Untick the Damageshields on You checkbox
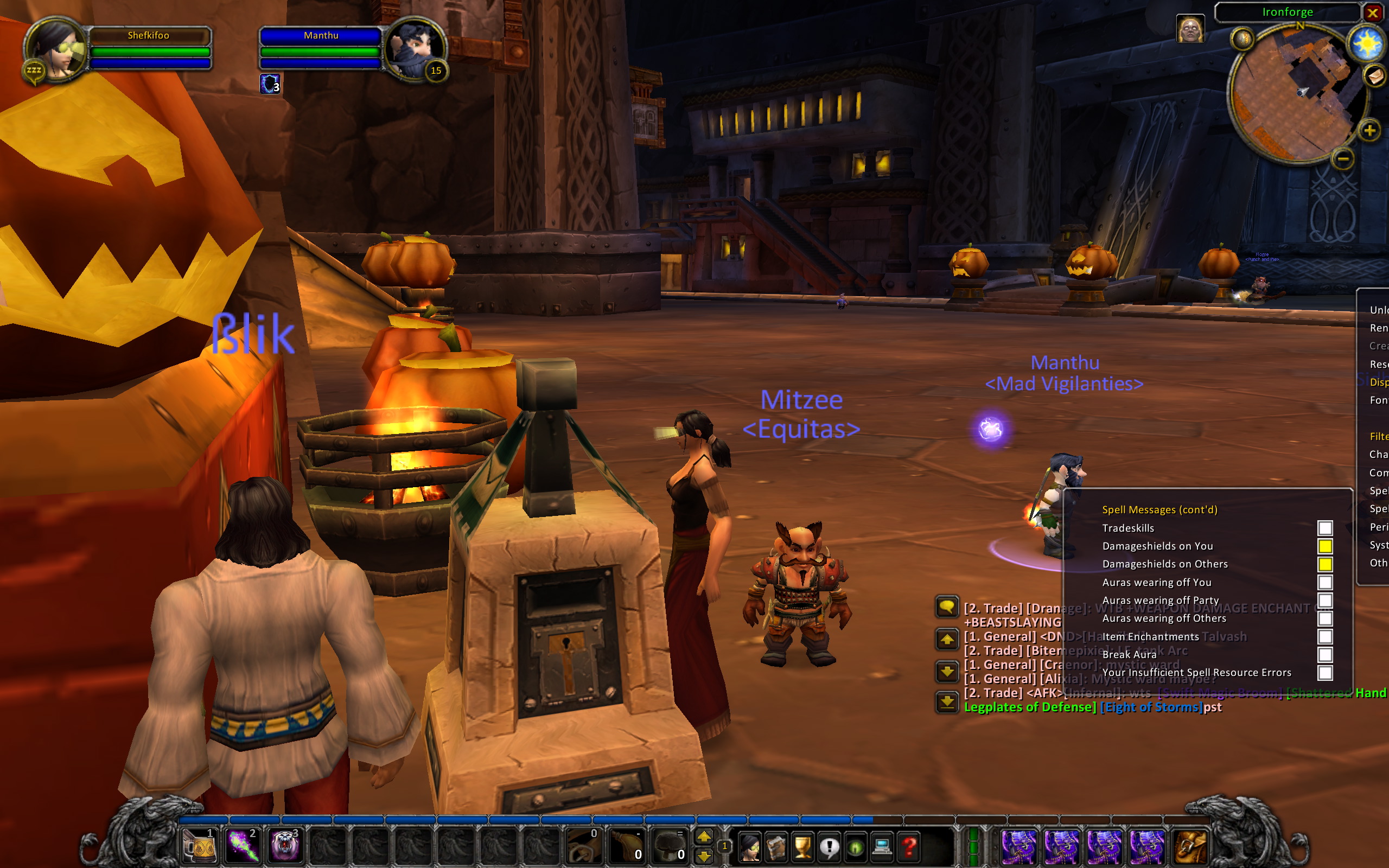The height and width of the screenshot is (868, 1389). 1325,546
